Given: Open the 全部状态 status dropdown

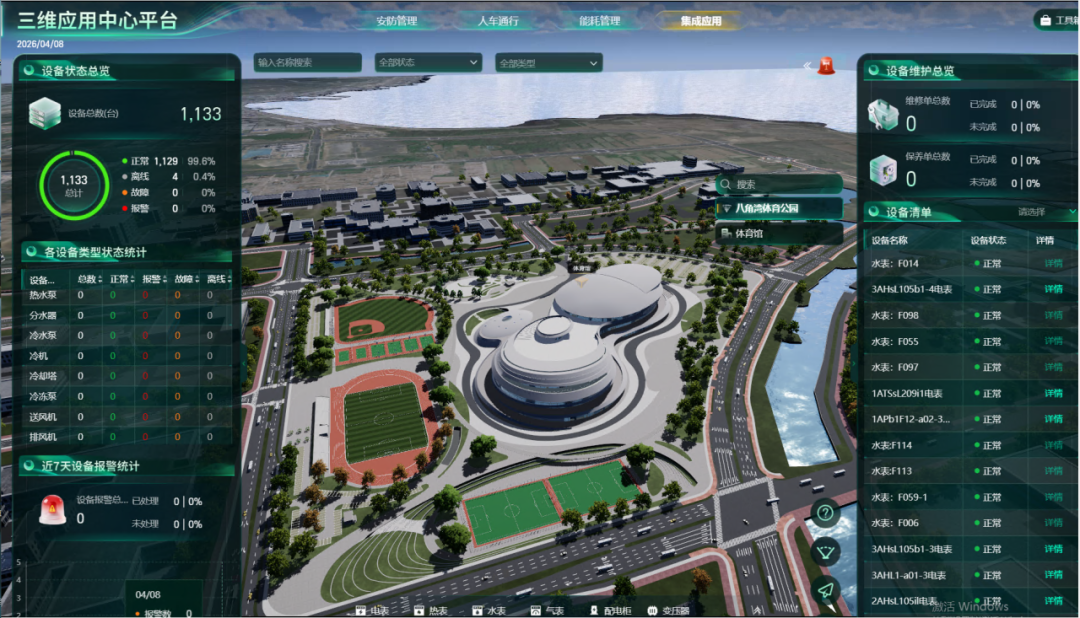Looking at the screenshot, I should pyautogui.click(x=428, y=62).
